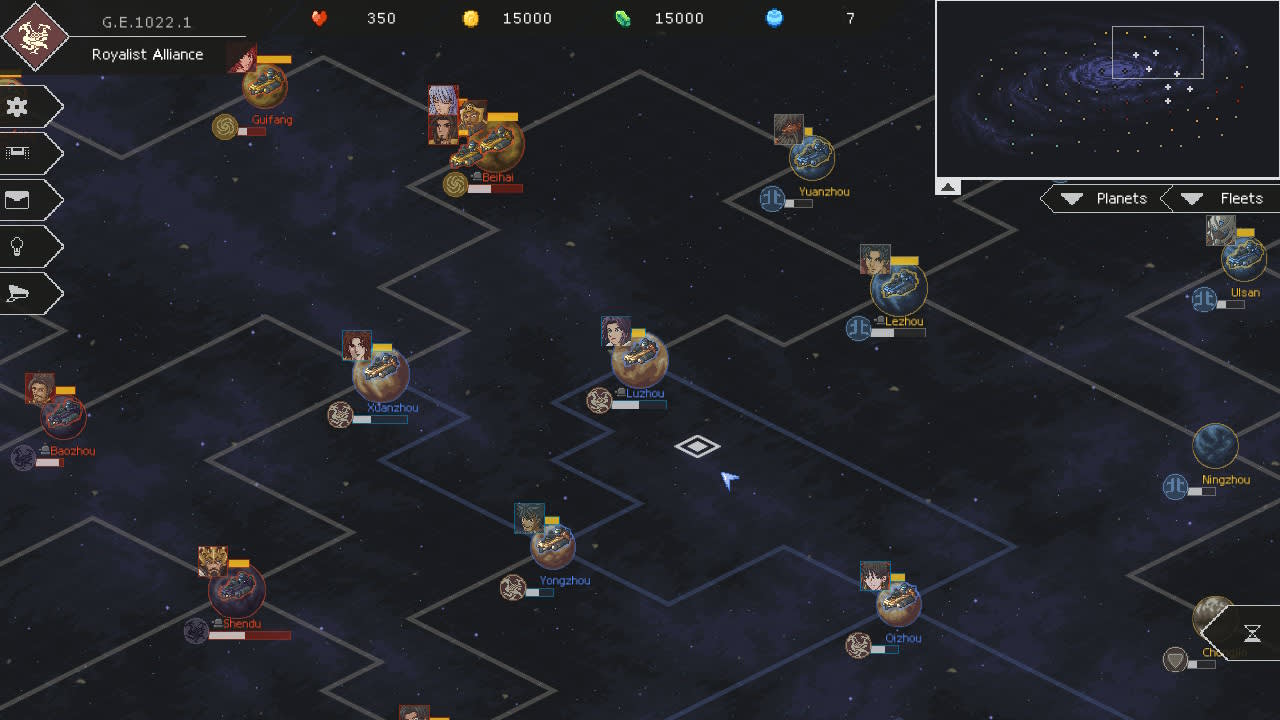Select the planet Shendu
The height and width of the screenshot is (720, 1280).
[x=237, y=592]
